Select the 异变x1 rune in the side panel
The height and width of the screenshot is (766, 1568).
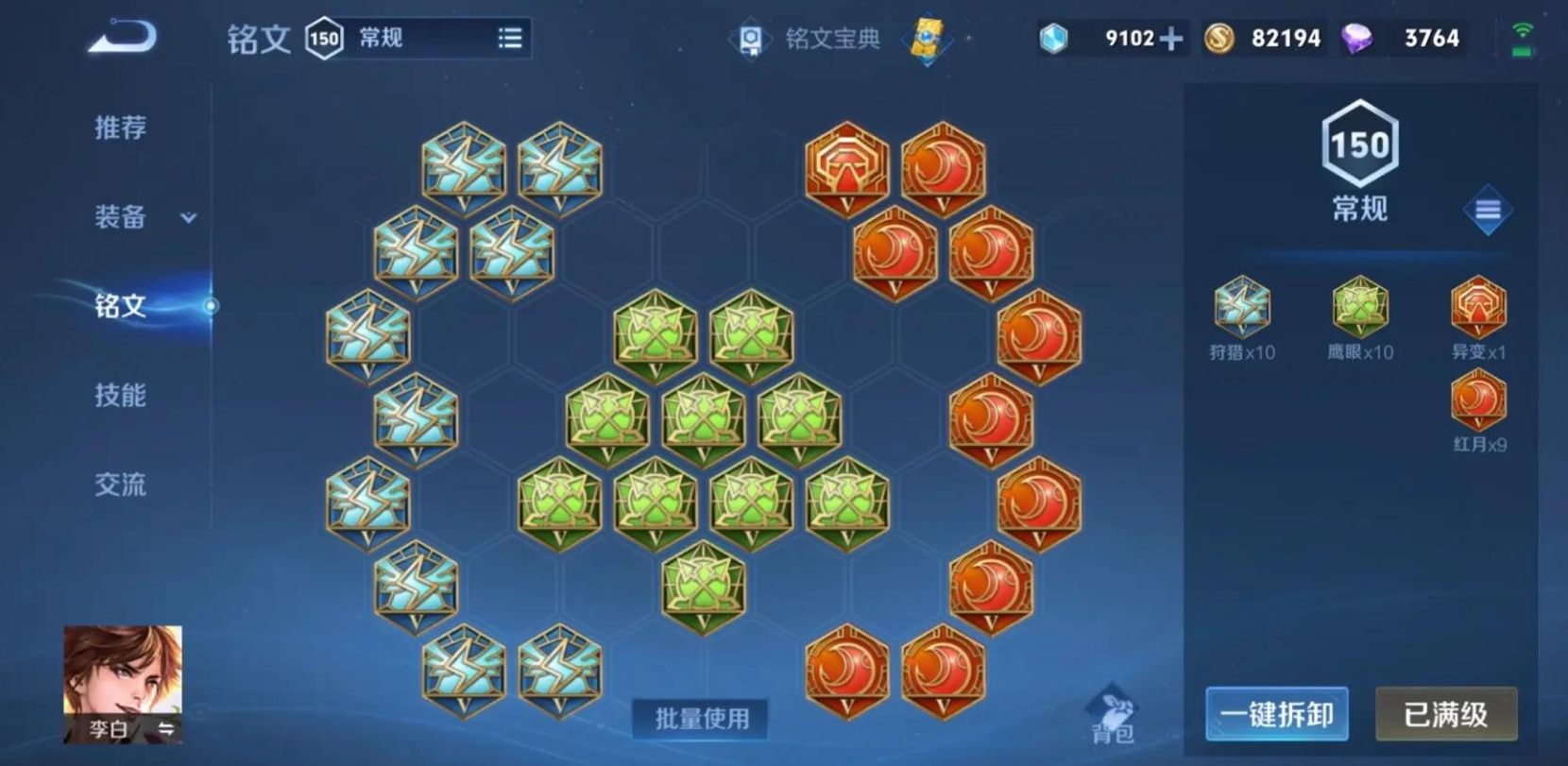[x=1477, y=307]
